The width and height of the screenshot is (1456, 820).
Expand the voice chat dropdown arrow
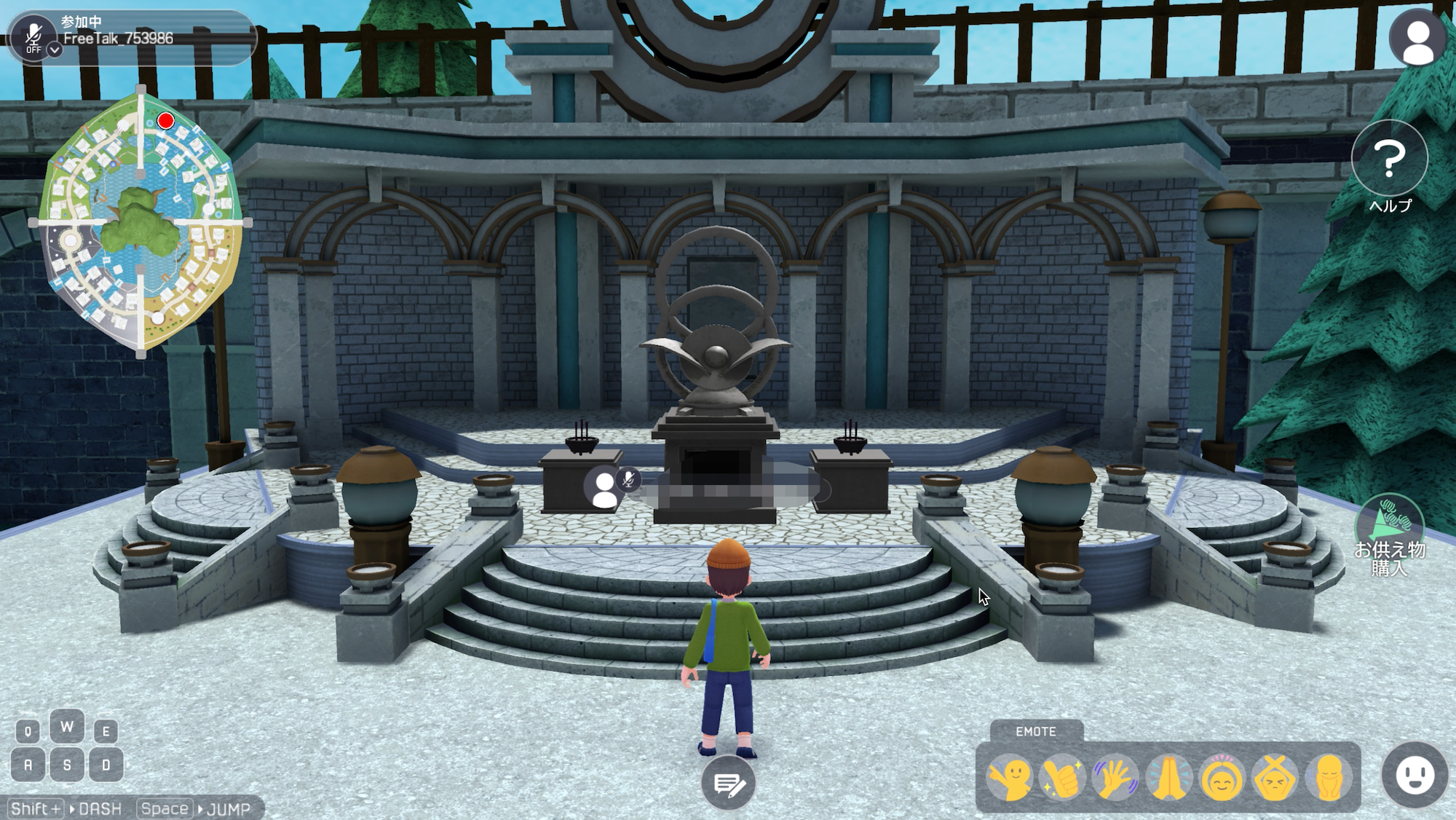[55, 50]
